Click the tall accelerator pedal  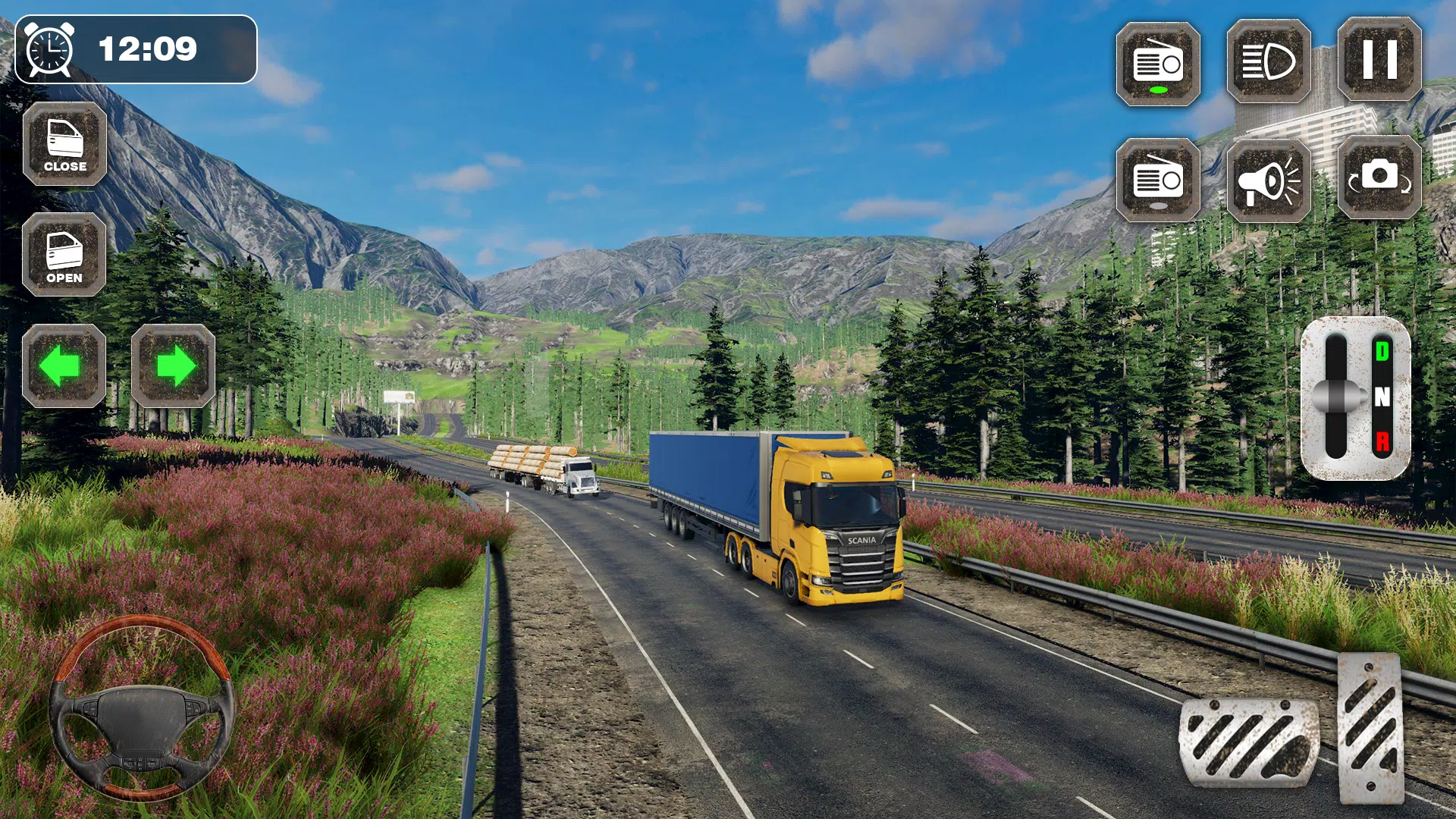[x=1371, y=728]
